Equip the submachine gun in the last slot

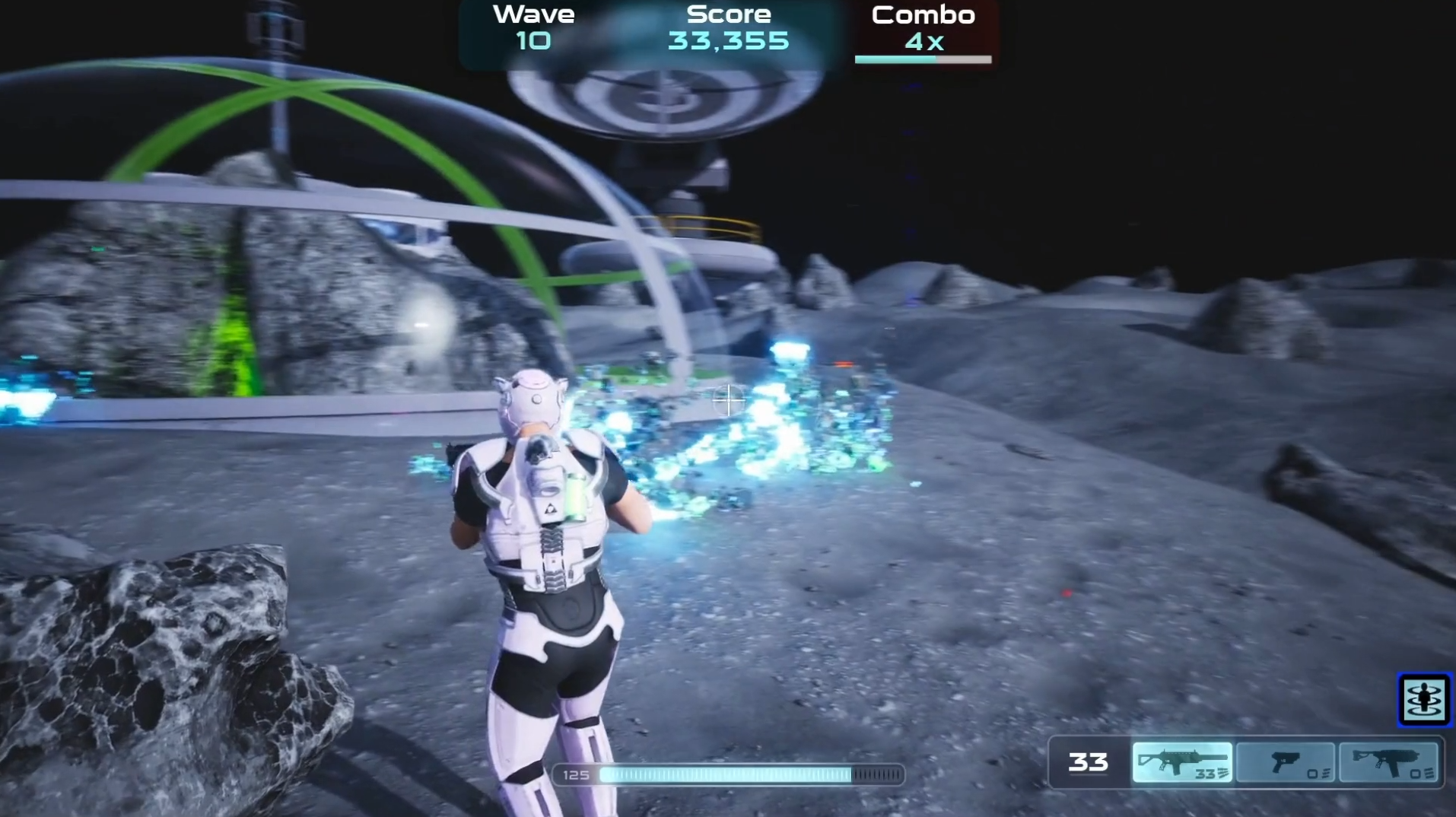pos(1388,762)
